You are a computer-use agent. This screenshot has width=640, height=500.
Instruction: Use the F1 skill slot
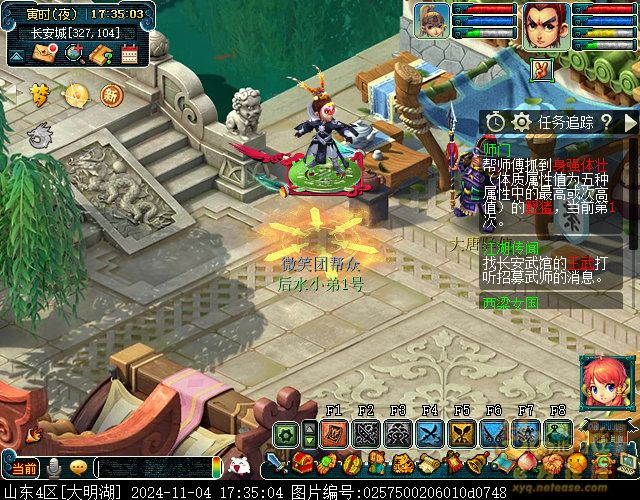click(x=334, y=433)
